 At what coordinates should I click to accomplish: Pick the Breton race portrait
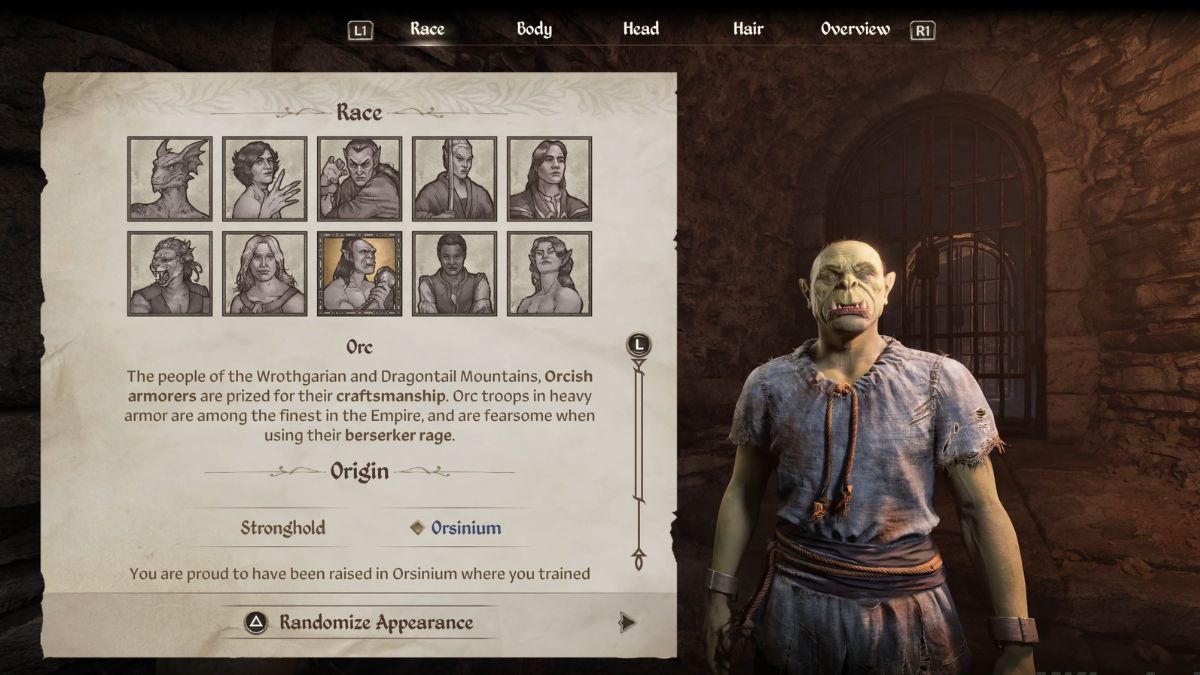(265, 178)
